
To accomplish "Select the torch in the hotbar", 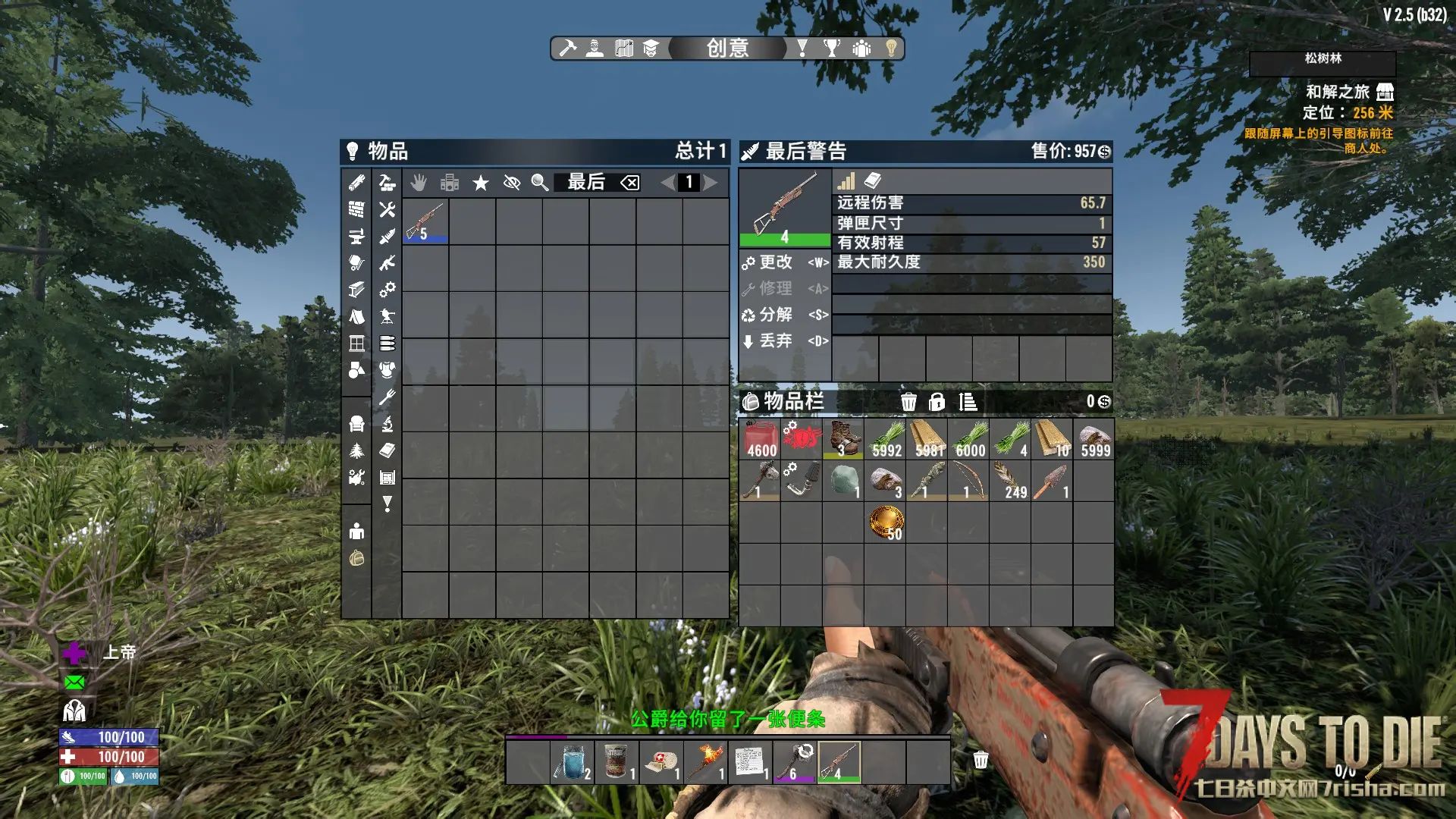I will click(706, 762).
